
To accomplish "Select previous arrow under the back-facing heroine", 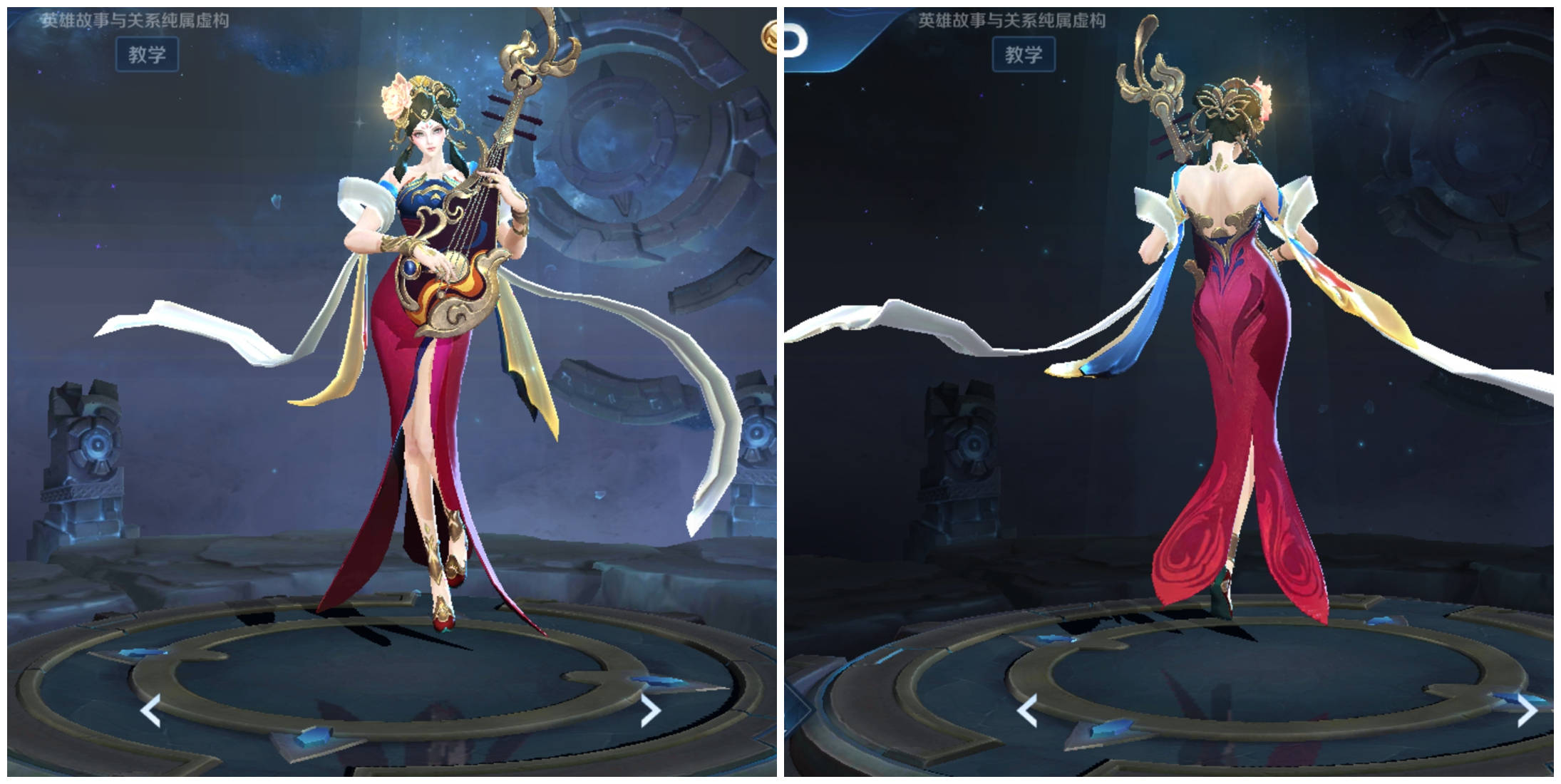I will point(1026,711).
